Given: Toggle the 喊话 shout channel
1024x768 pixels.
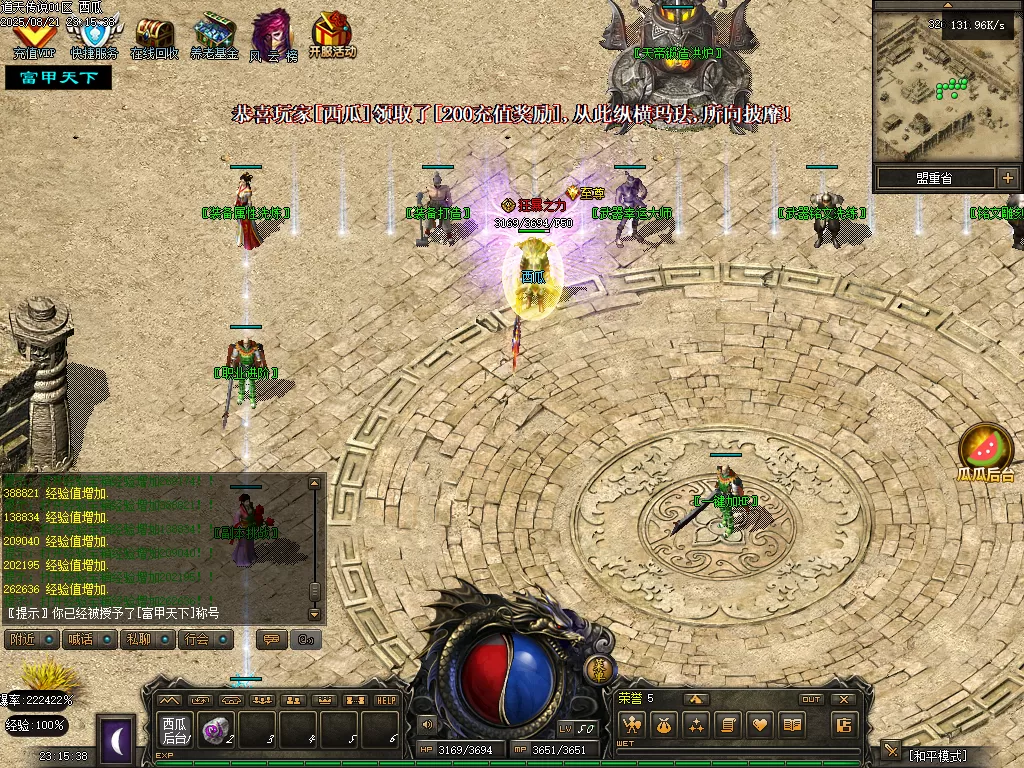Looking at the screenshot, I should [x=86, y=639].
